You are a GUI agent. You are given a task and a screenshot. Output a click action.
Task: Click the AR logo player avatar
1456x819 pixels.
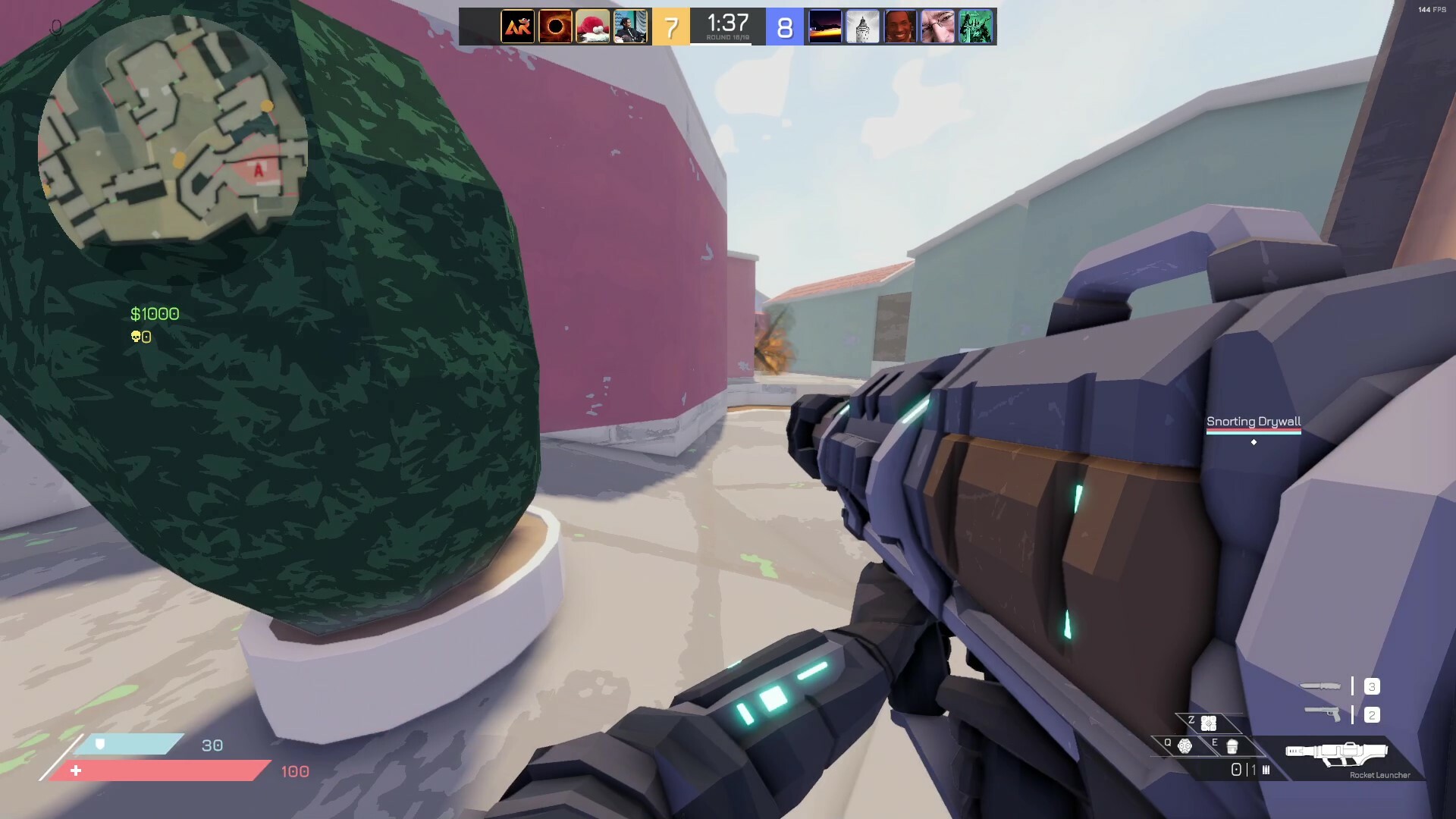517,27
